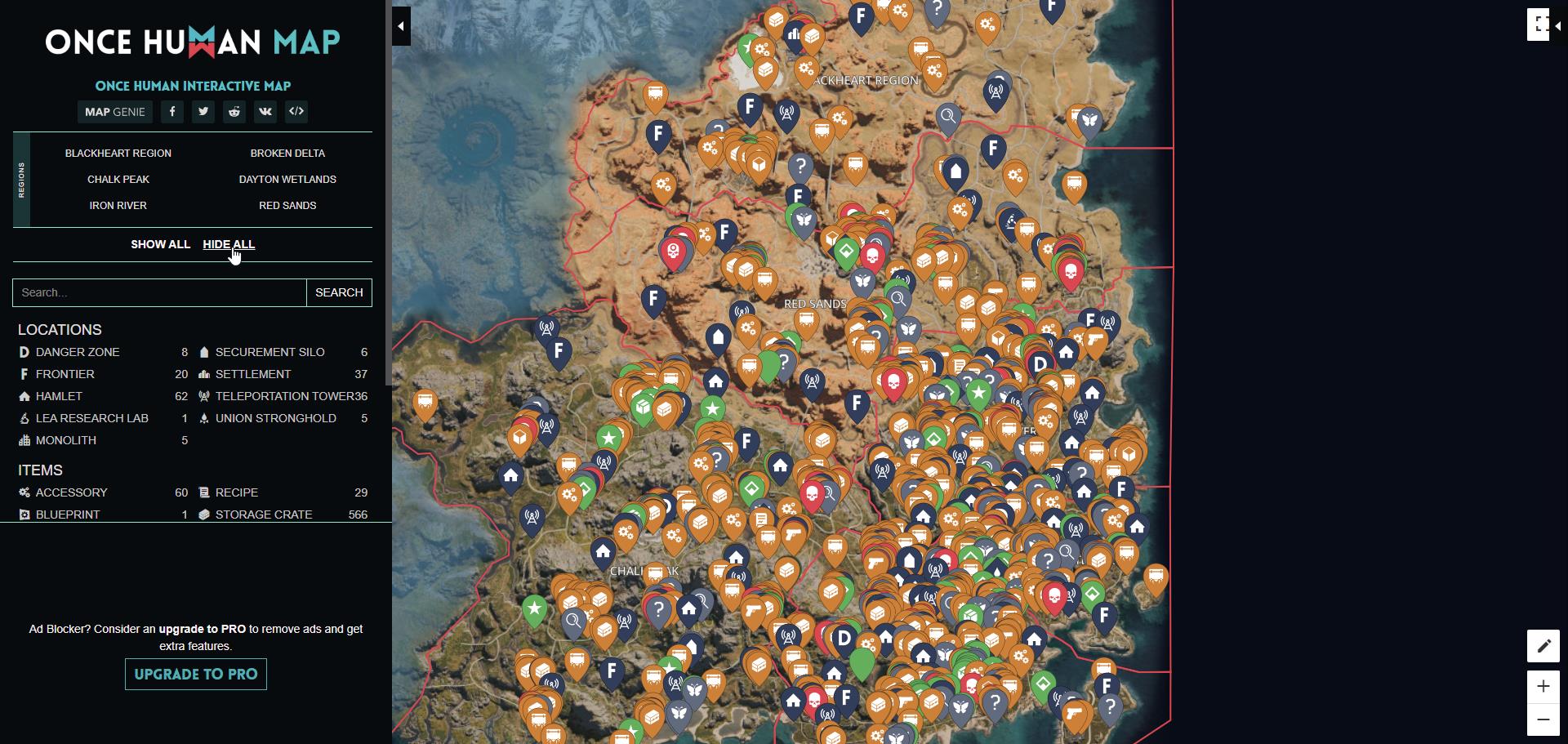This screenshot has width=1568, height=744.
Task: Click the Reddit share icon
Action: point(234,112)
